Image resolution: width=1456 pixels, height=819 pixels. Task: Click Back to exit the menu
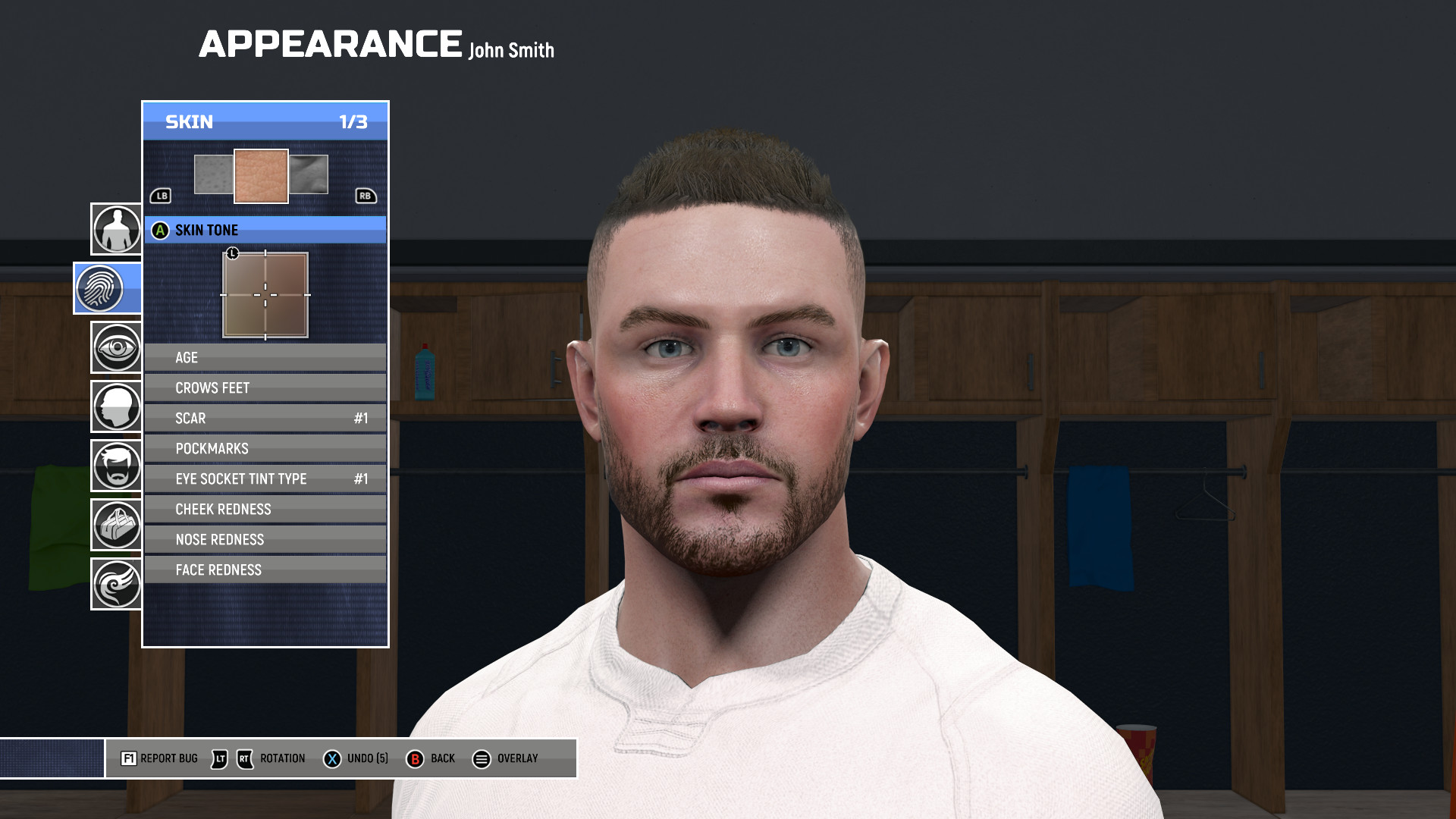click(416, 758)
